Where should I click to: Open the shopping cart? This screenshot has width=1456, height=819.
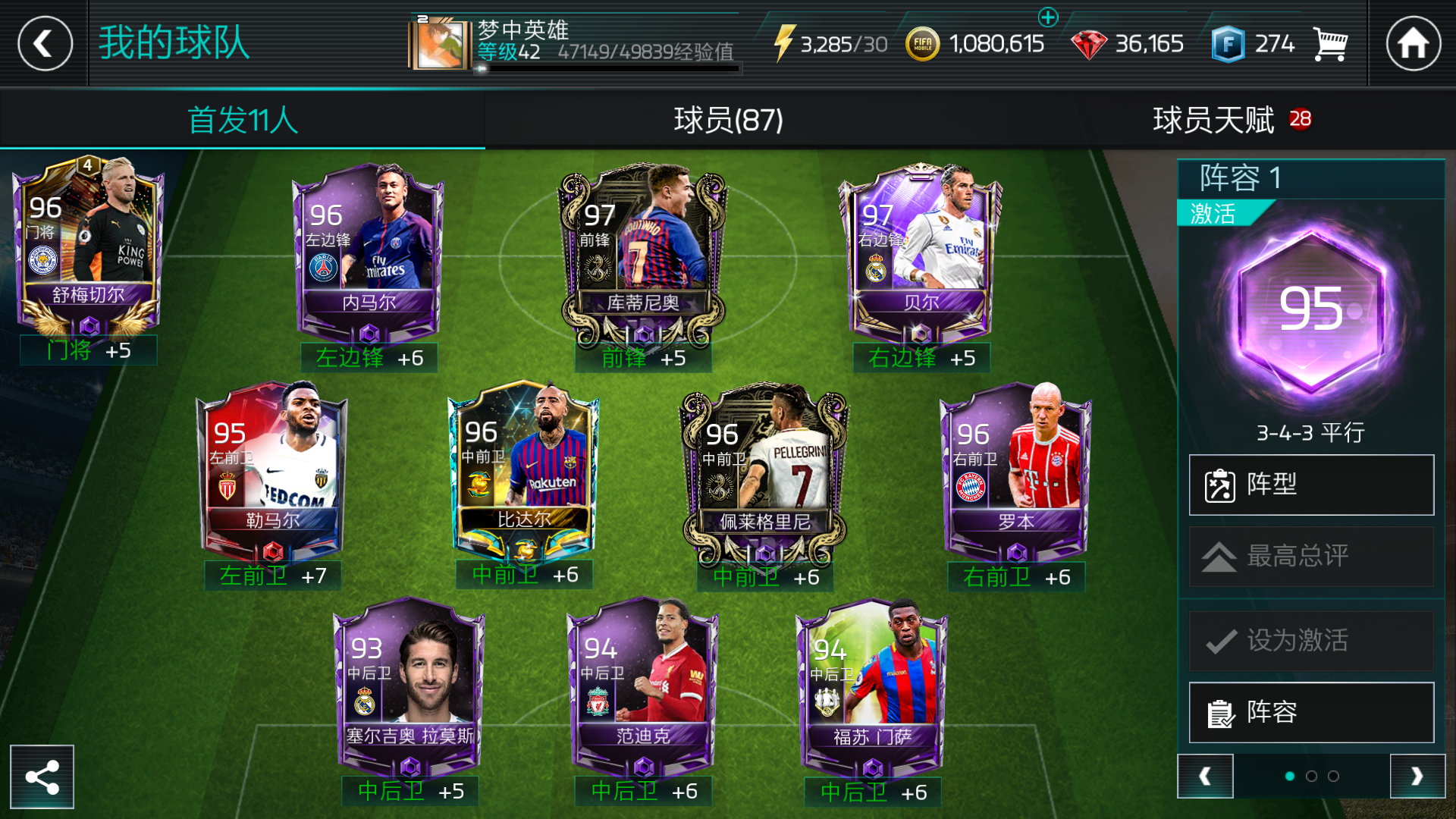pyautogui.click(x=1329, y=43)
